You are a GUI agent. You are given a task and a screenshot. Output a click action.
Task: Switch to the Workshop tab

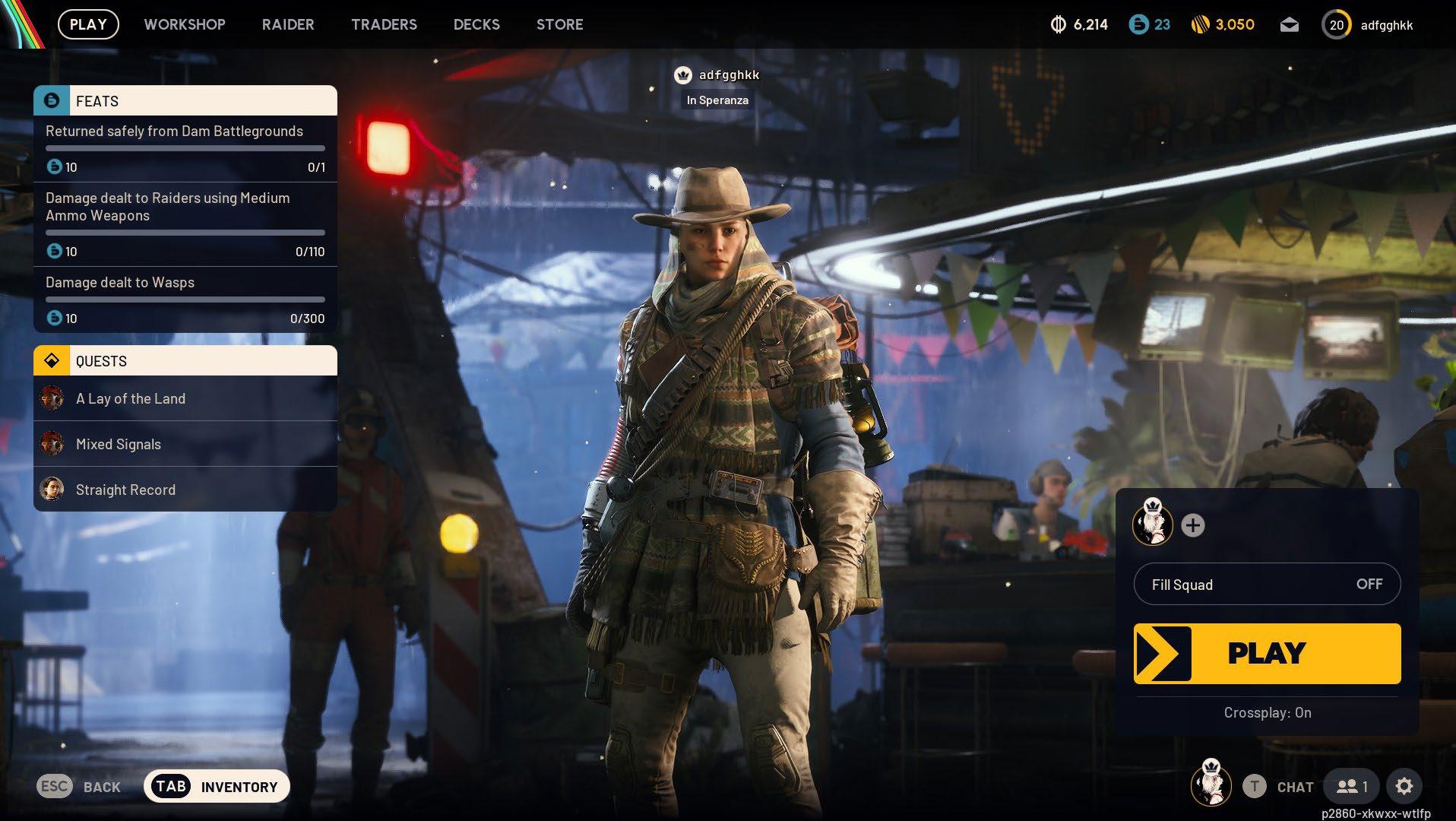pyautogui.click(x=185, y=24)
